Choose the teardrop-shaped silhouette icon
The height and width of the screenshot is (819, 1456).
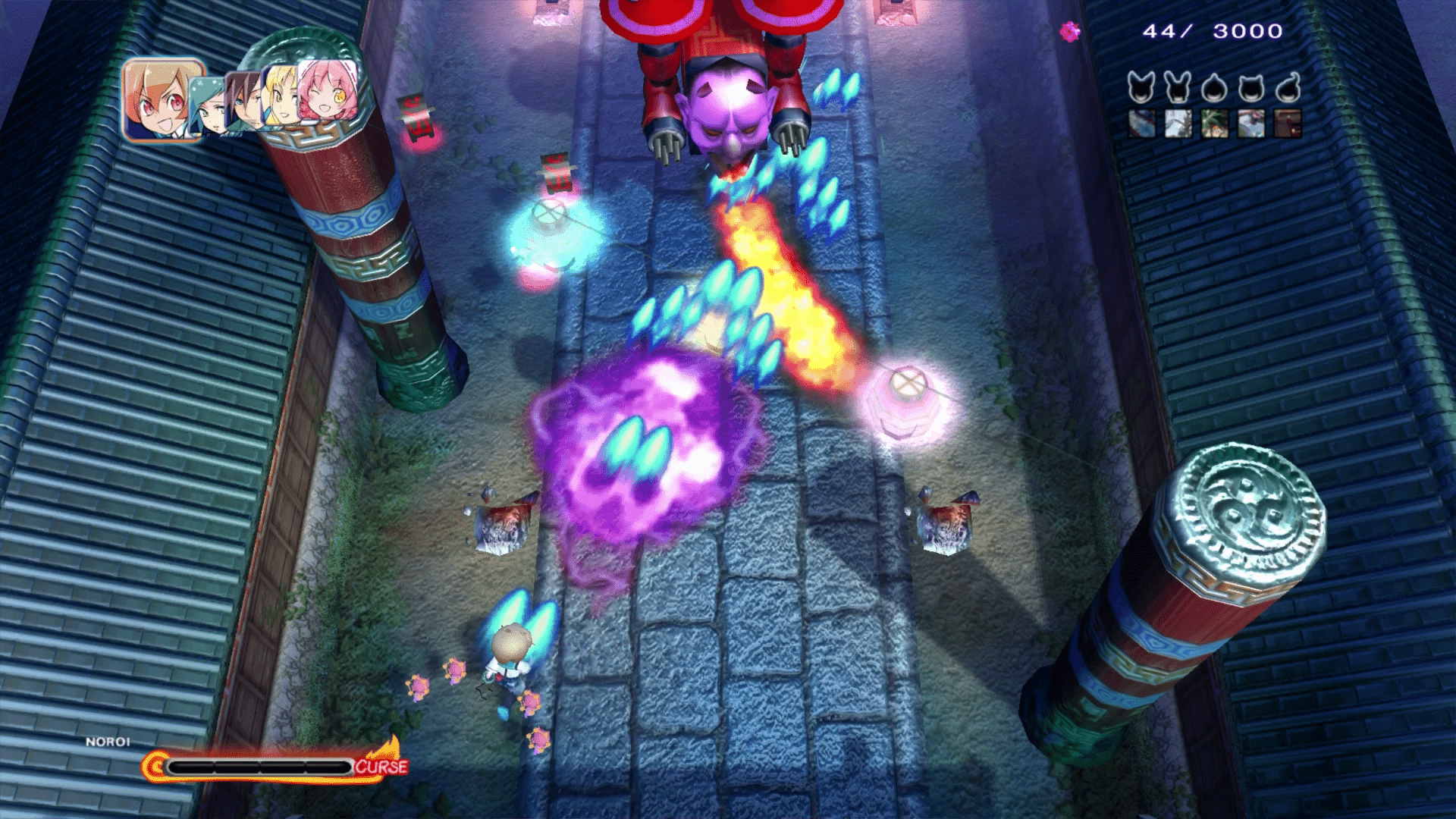pyautogui.click(x=1214, y=89)
